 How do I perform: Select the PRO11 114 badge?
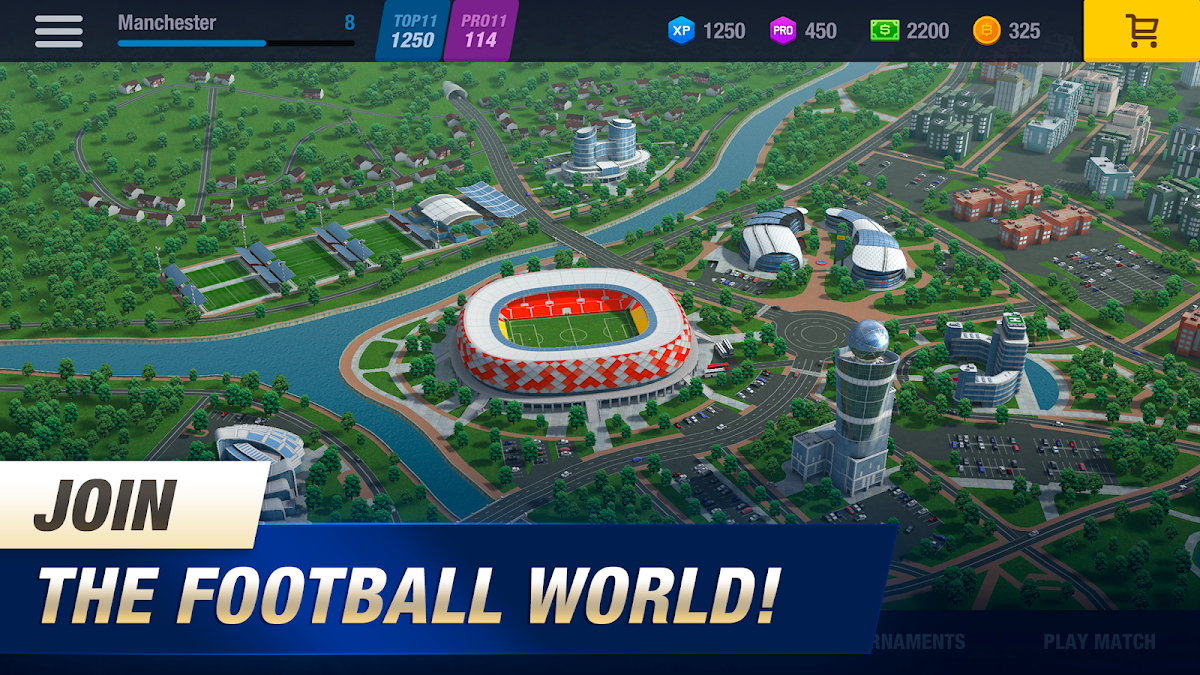point(481,31)
